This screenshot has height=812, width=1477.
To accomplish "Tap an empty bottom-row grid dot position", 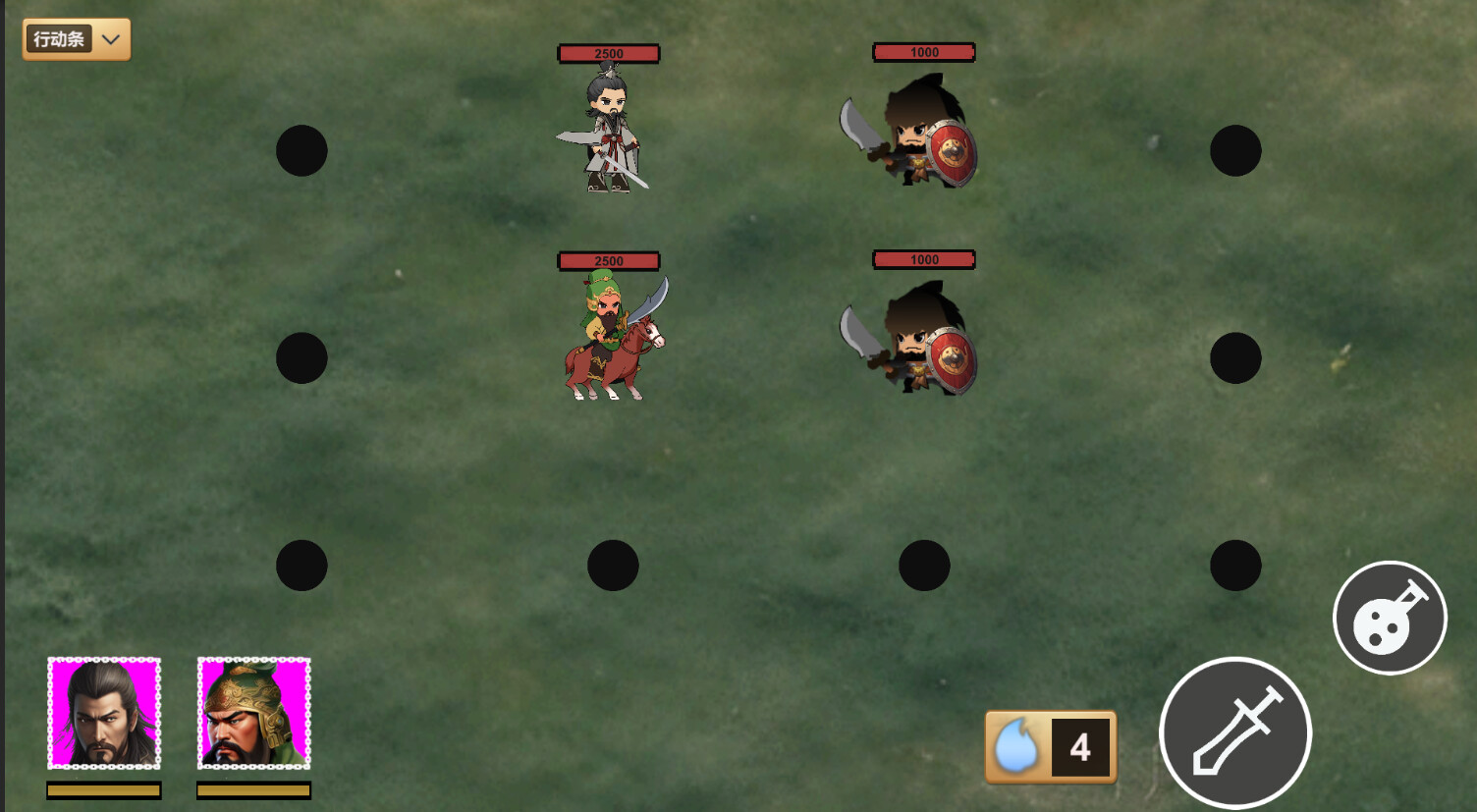I will click(613, 564).
